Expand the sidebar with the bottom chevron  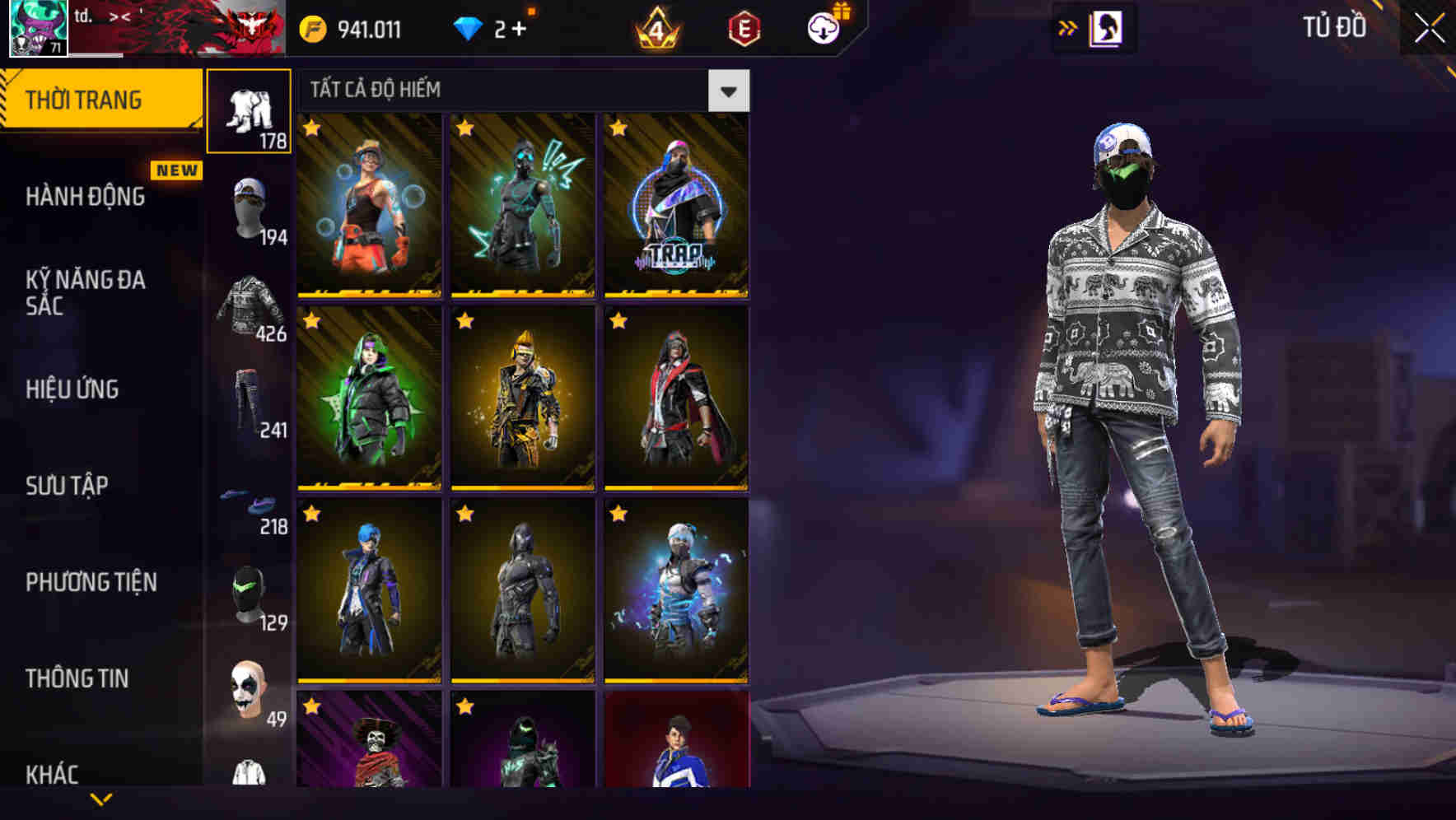(x=101, y=800)
